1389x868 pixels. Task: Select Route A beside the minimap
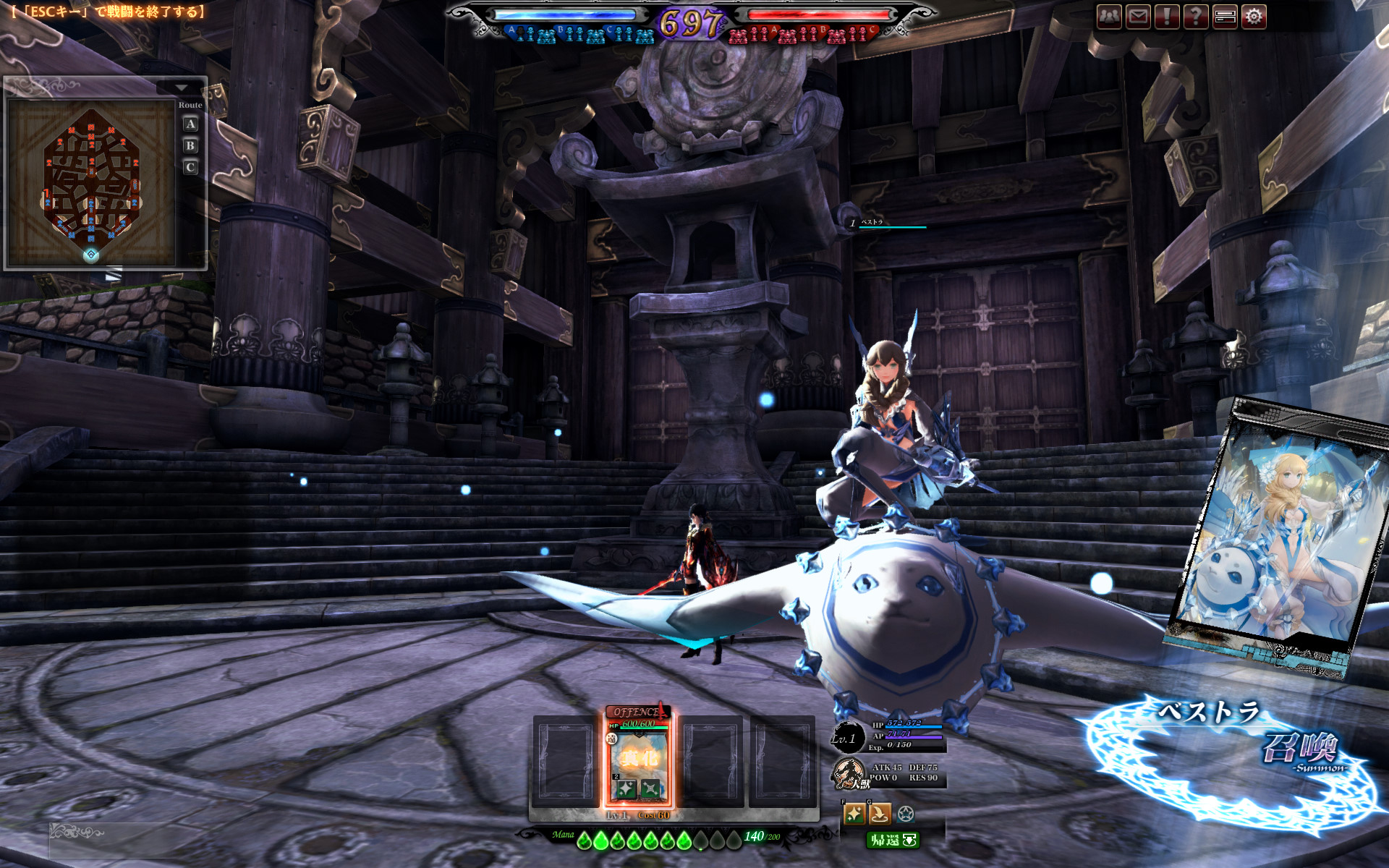tap(190, 124)
